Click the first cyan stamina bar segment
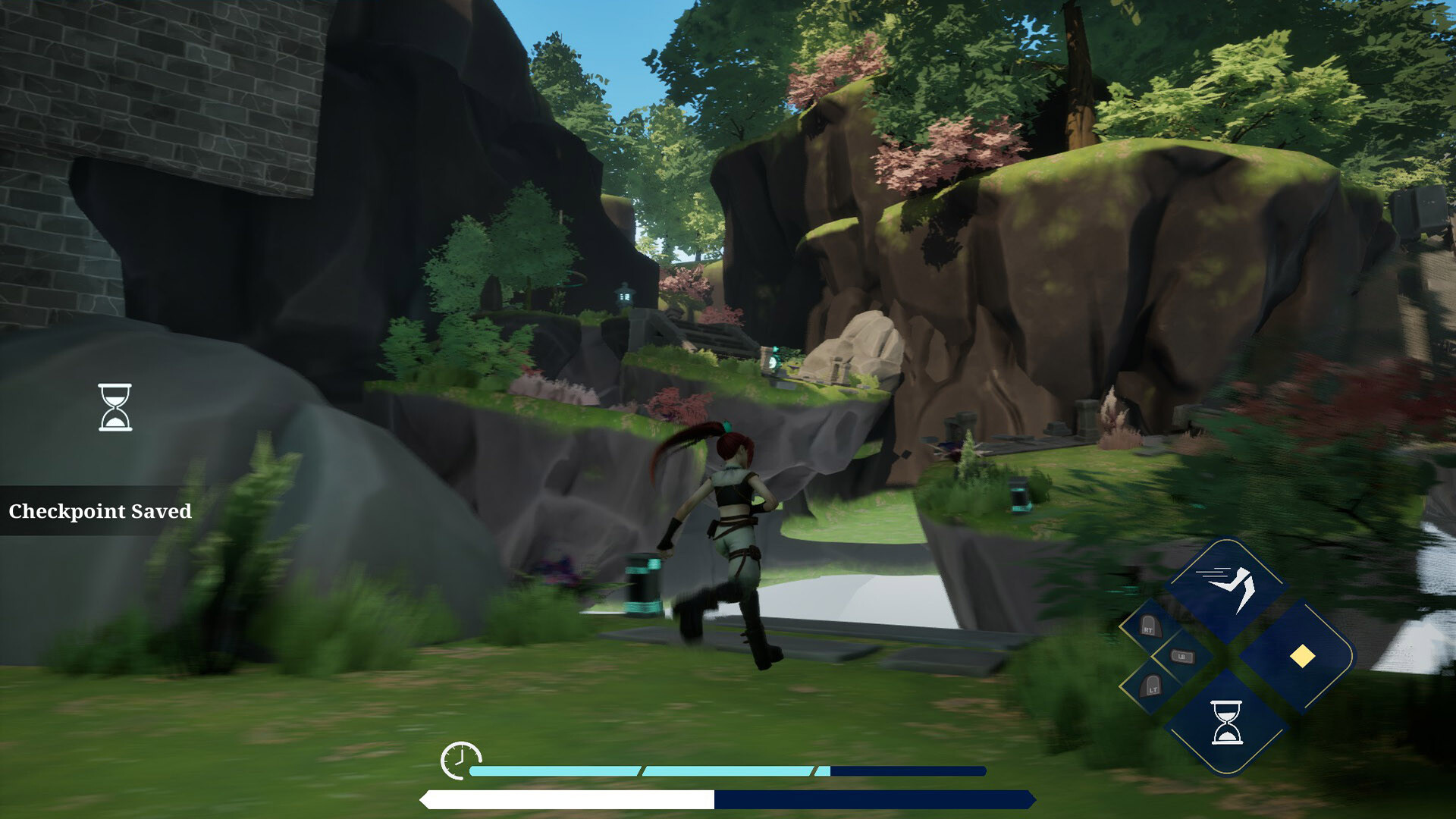Viewport: 1456px width, 819px height. [x=554, y=770]
